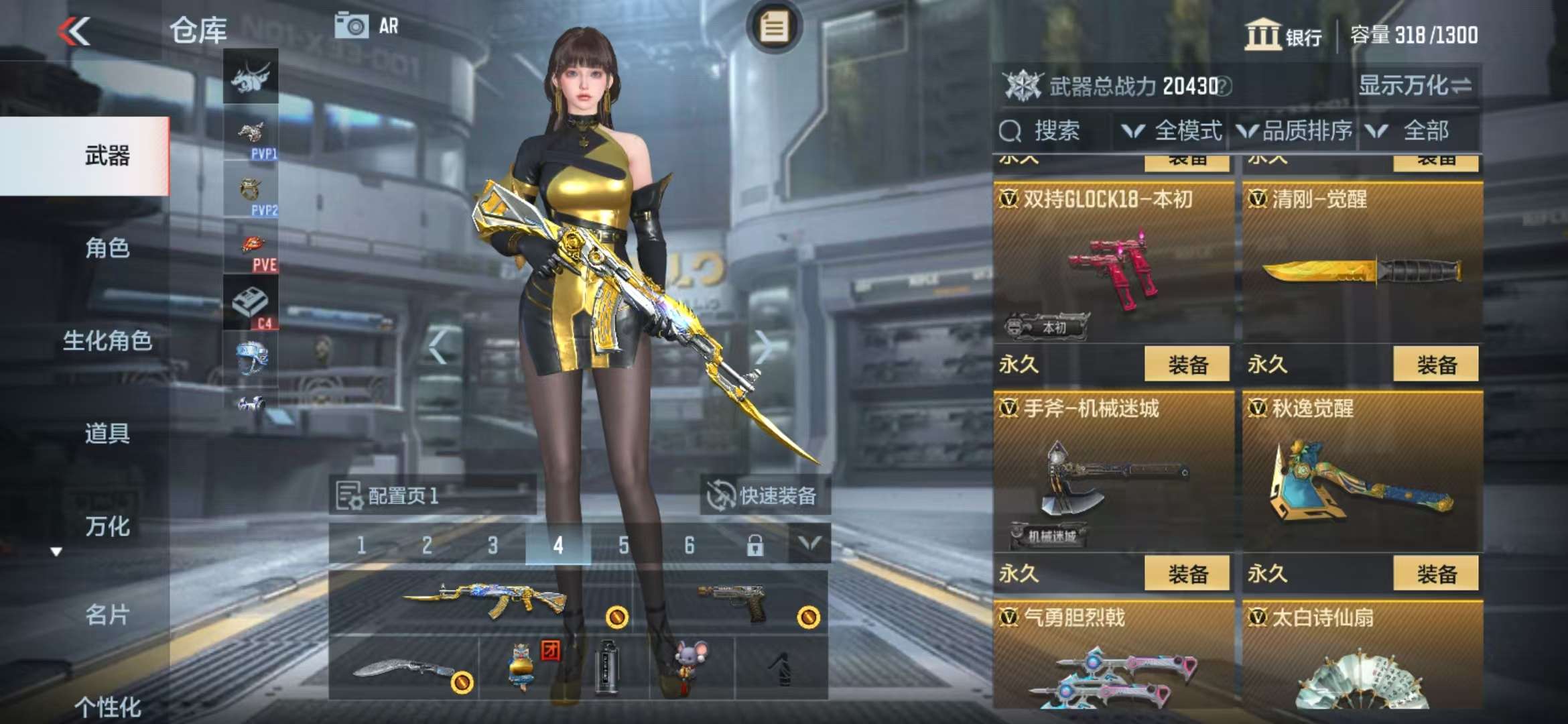The height and width of the screenshot is (724, 1568).
Task: Equip the 双持GLOCK18-本初 pistols
Action: pyautogui.click(x=1187, y=365)
